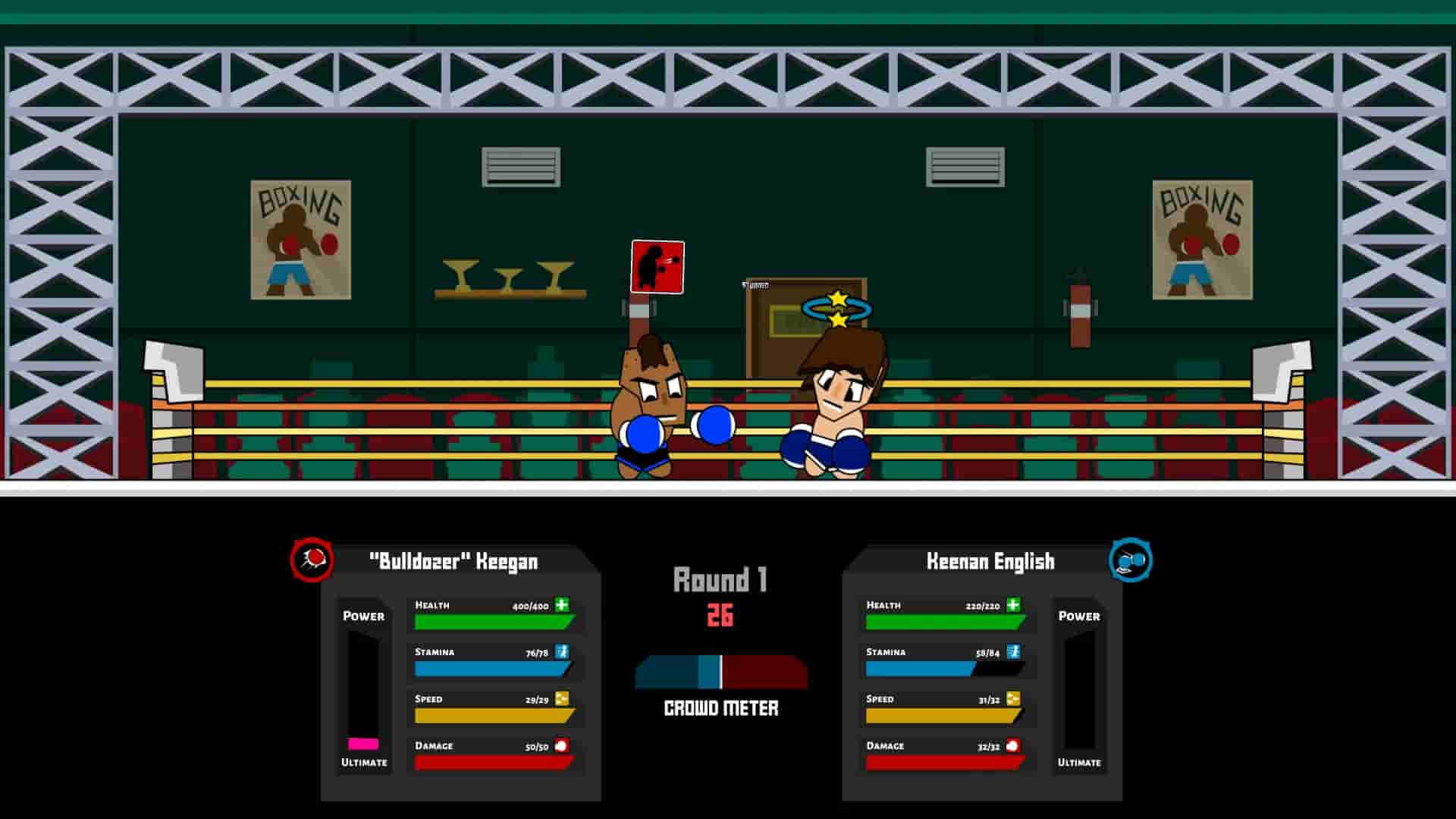Click Keenan's Damage glove icon
This screenshot has height=819, width=1456.
1015,746
